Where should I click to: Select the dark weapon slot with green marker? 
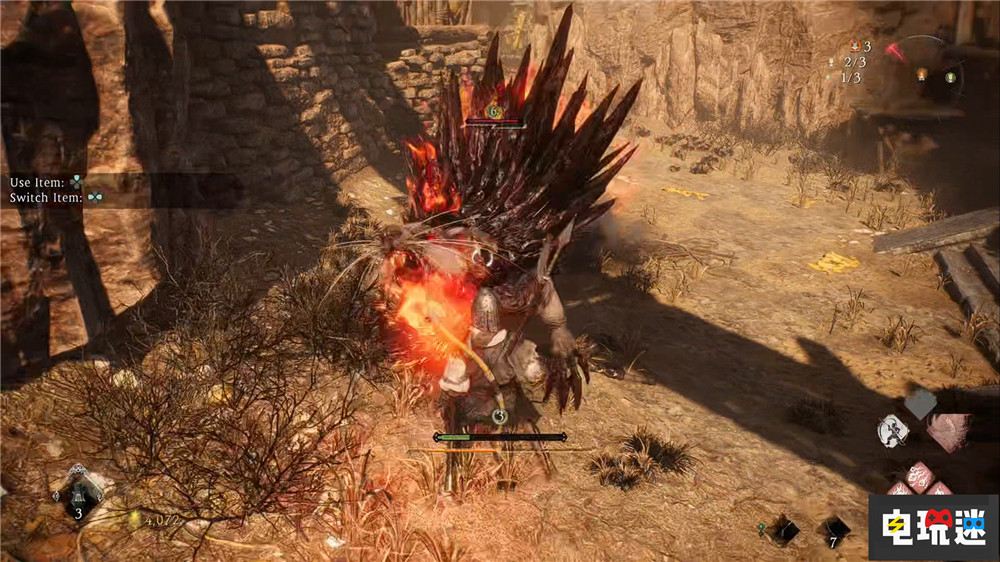click(x=785, y=530)
